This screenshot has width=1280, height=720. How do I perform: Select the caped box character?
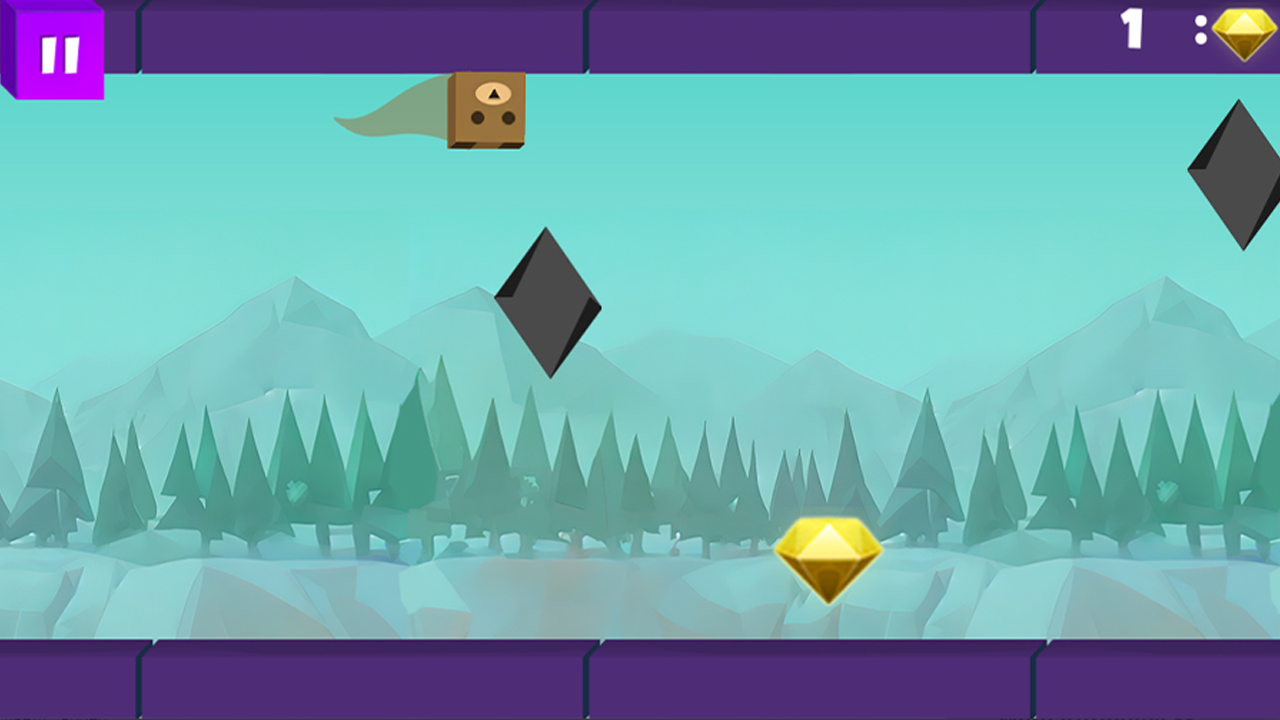coord(487,110)
